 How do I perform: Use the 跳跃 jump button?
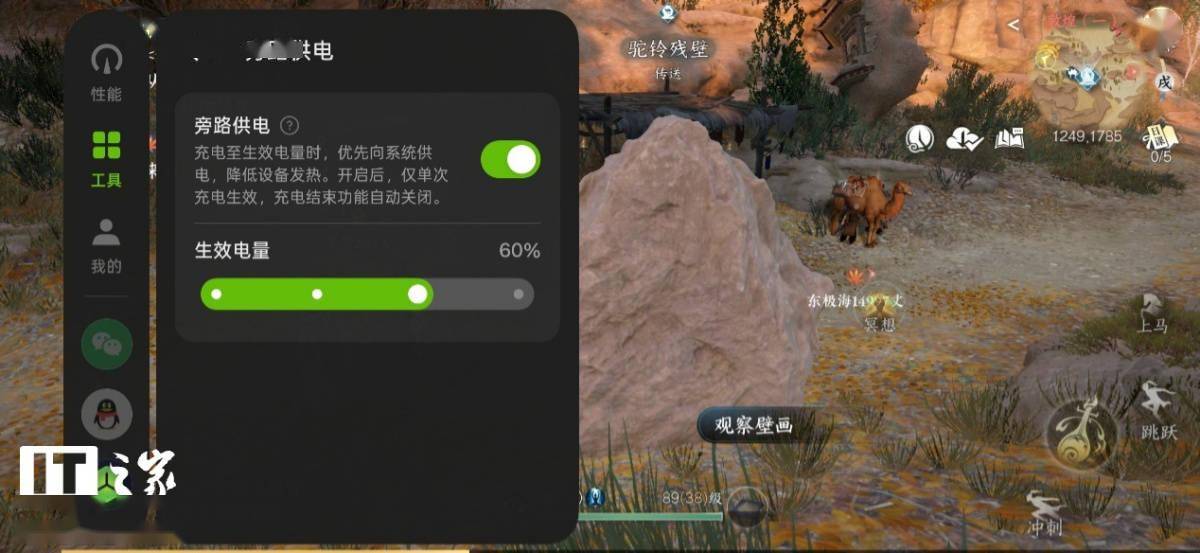pos(1158,412)
